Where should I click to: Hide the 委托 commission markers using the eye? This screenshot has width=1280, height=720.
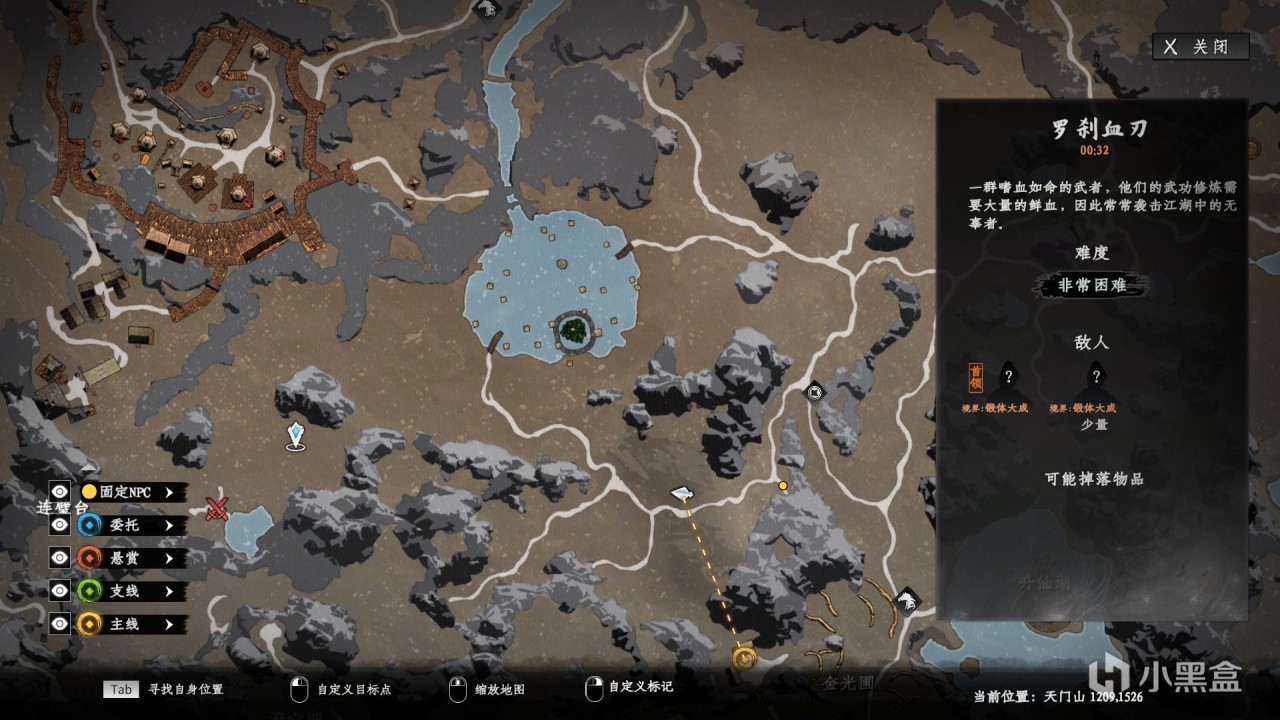(60, 525)
